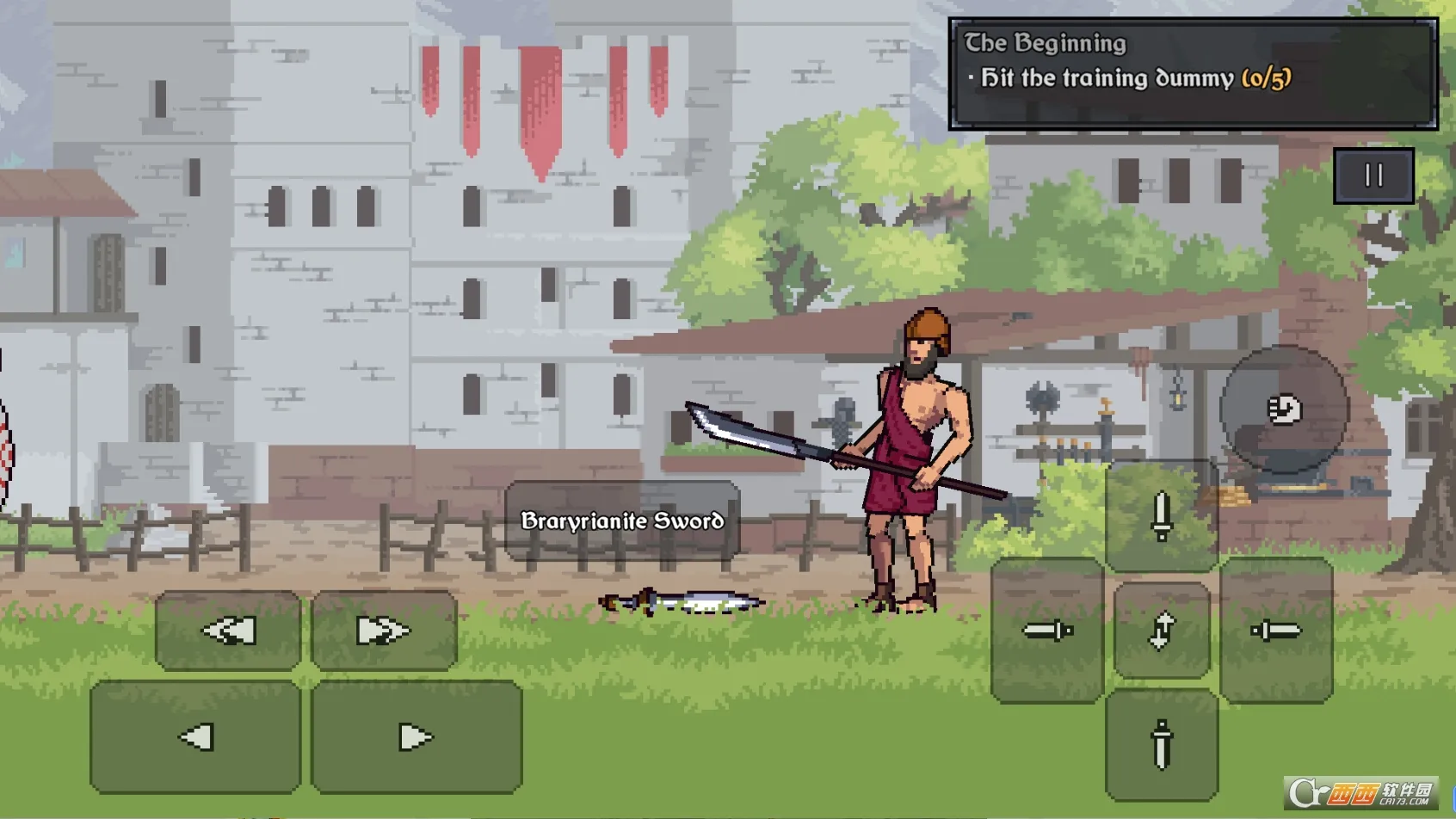The image size is (1456, 819).
Task: Select the Braryrianite Sword pickup label
Action: coord(622,520)
